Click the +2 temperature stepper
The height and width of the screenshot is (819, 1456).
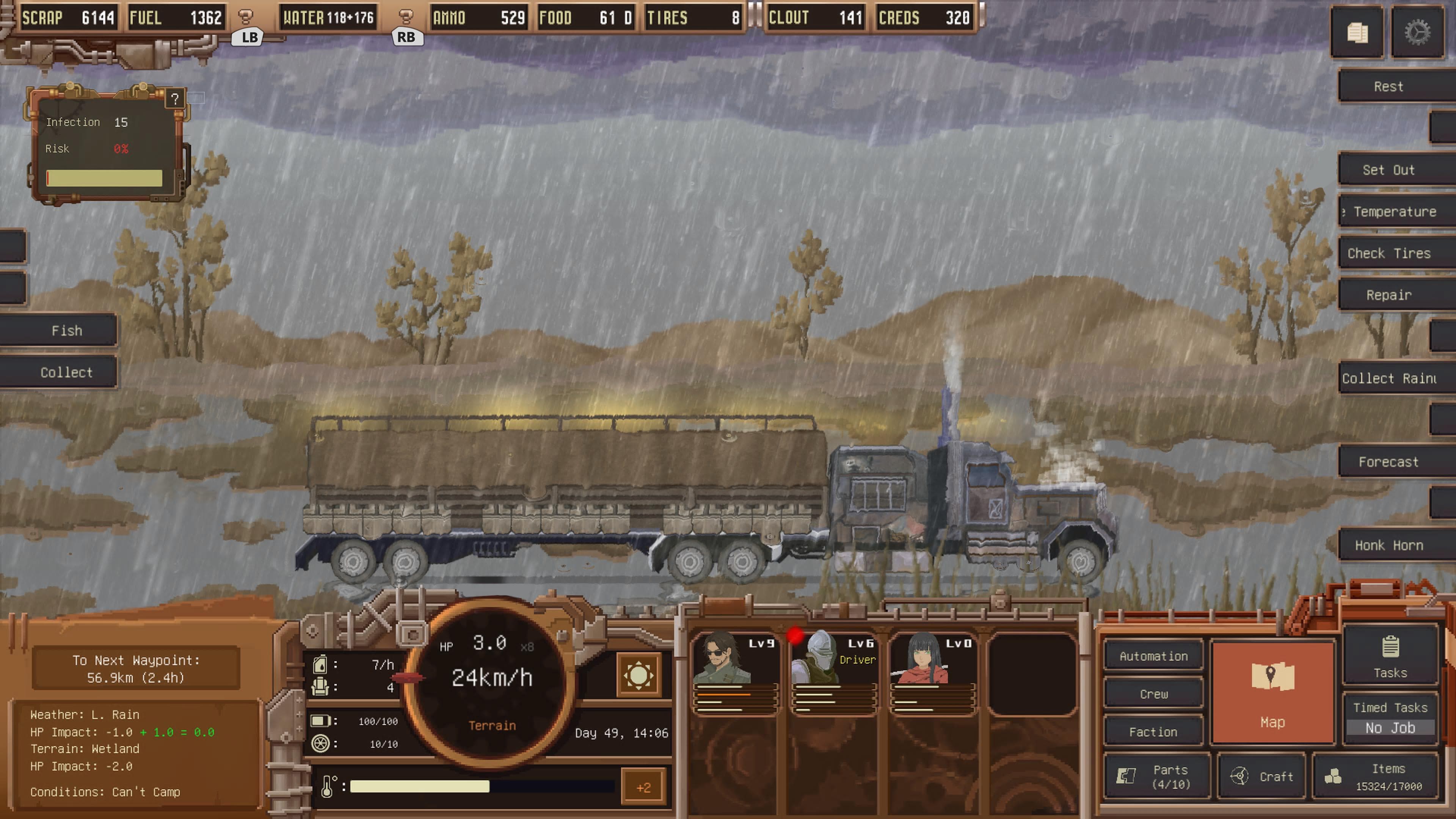click(x=644, y=786)
